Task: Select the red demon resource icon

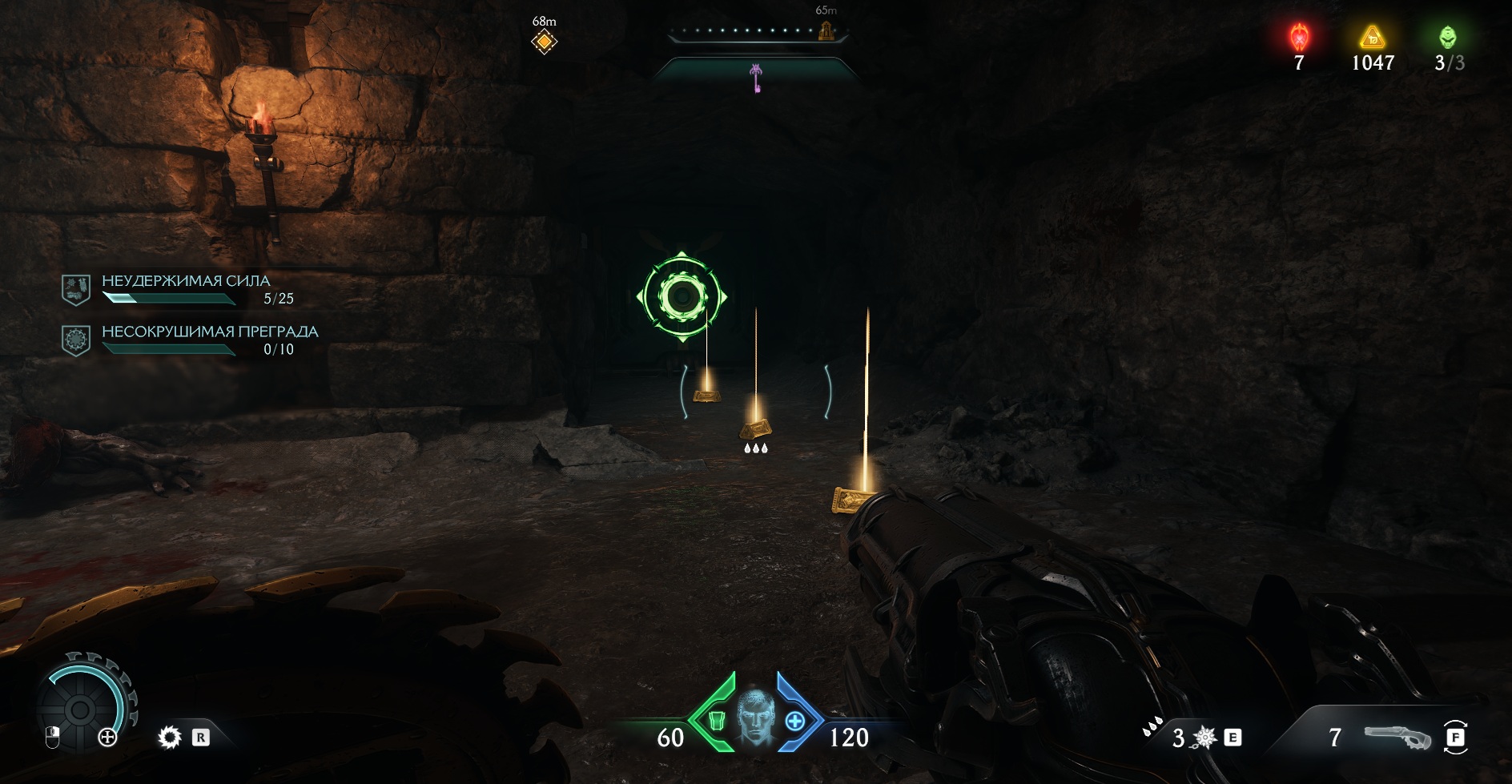Action: 1299,38
